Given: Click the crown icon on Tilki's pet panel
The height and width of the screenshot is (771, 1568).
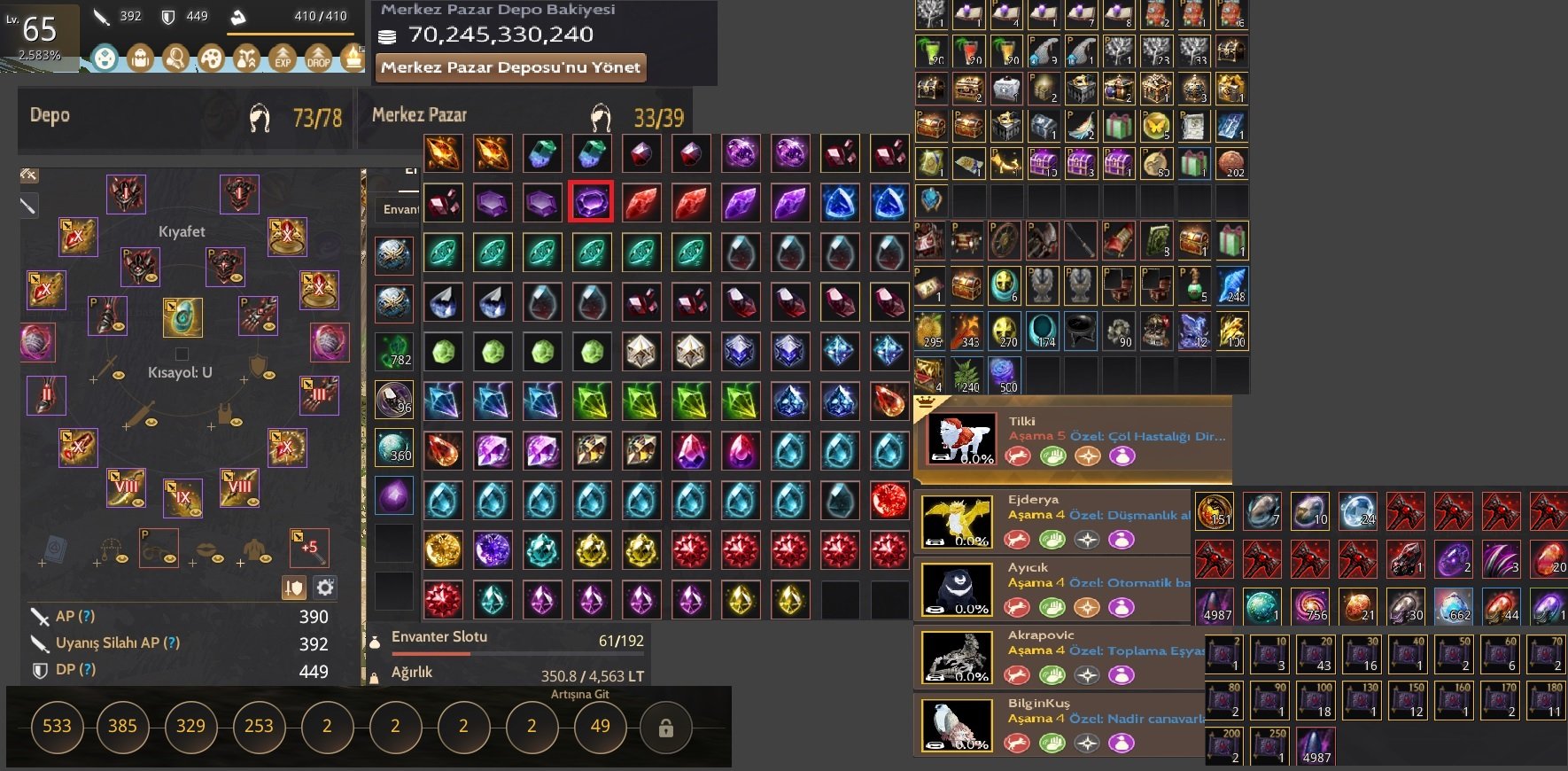Looking at the screenshot, I should 928,403.
